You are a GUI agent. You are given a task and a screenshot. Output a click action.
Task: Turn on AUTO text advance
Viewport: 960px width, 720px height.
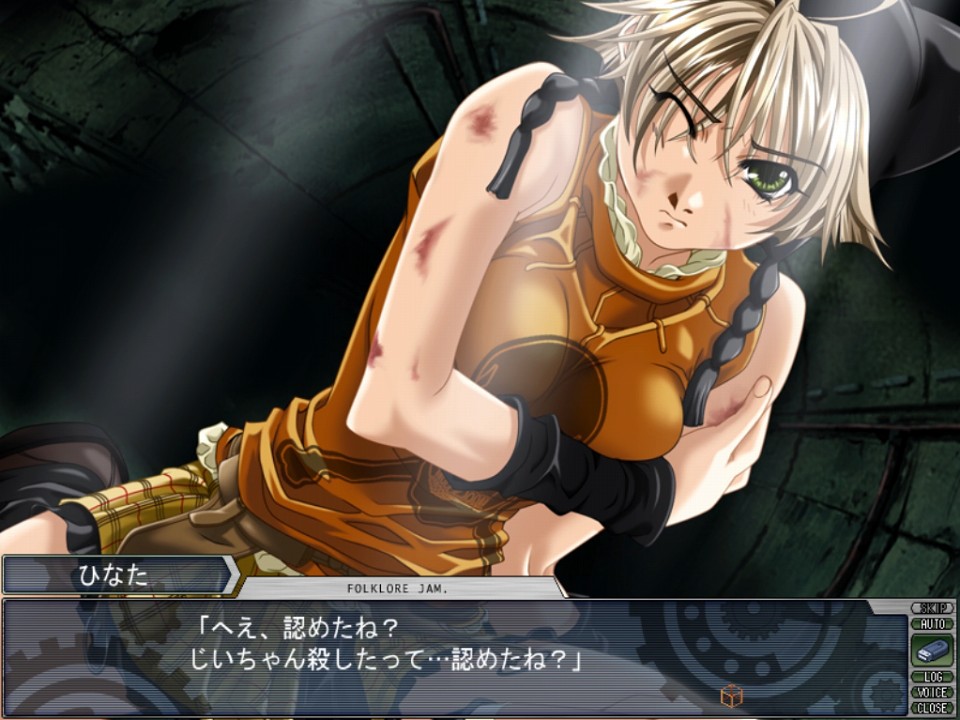(932, 623)
